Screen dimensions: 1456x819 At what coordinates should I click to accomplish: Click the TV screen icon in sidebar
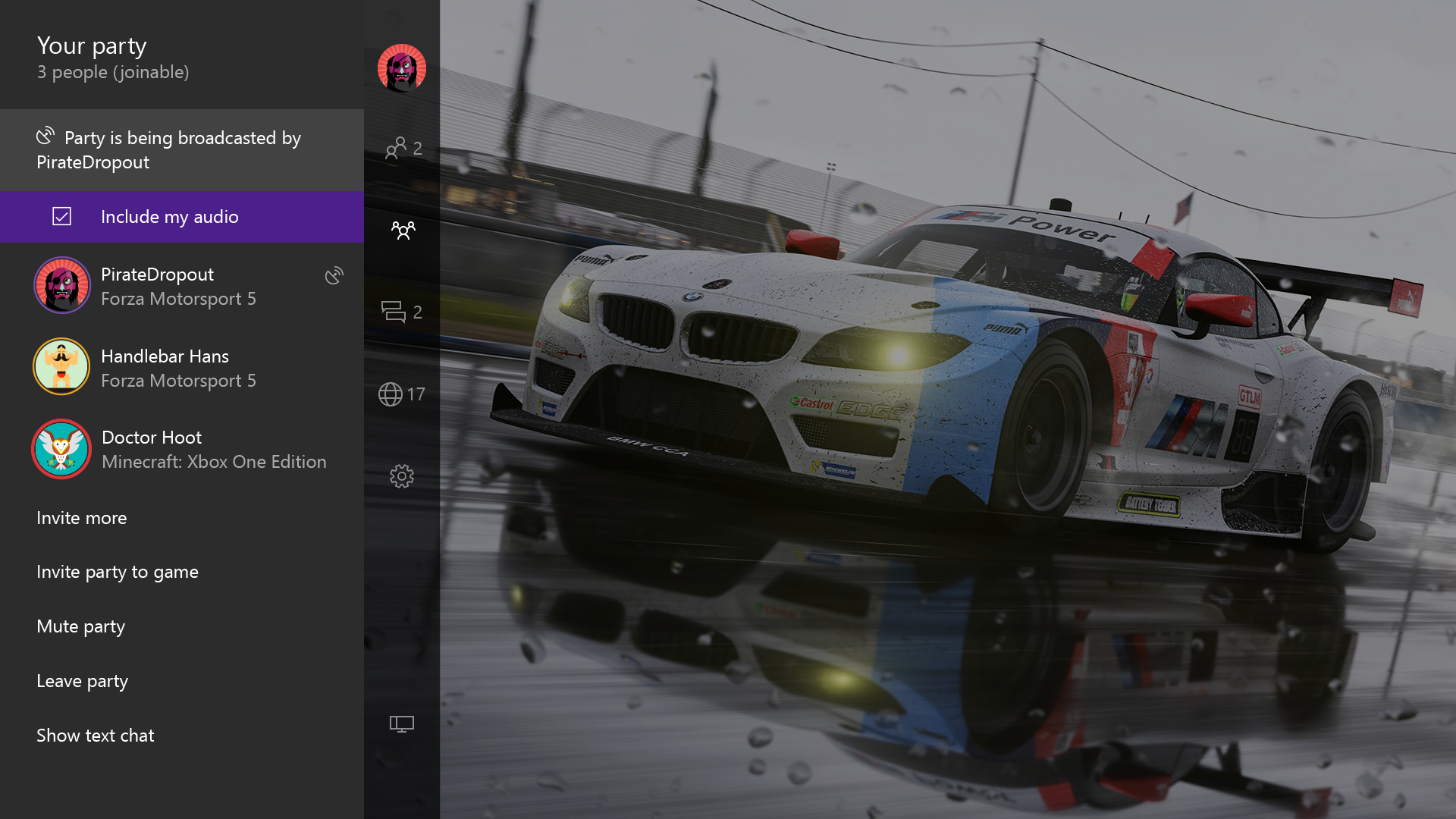coord(402,724)
